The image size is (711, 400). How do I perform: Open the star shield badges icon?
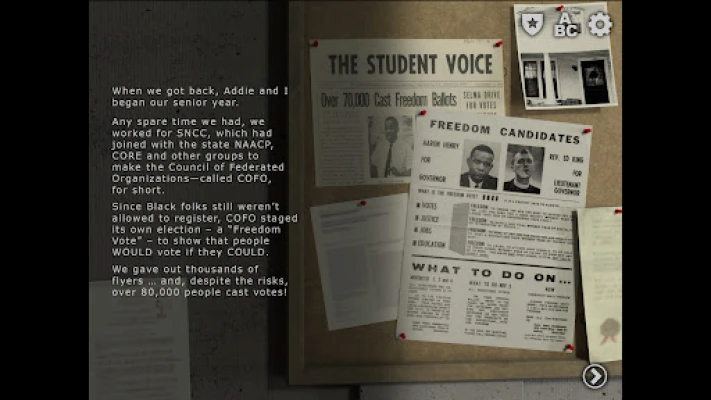pos(531,24)
